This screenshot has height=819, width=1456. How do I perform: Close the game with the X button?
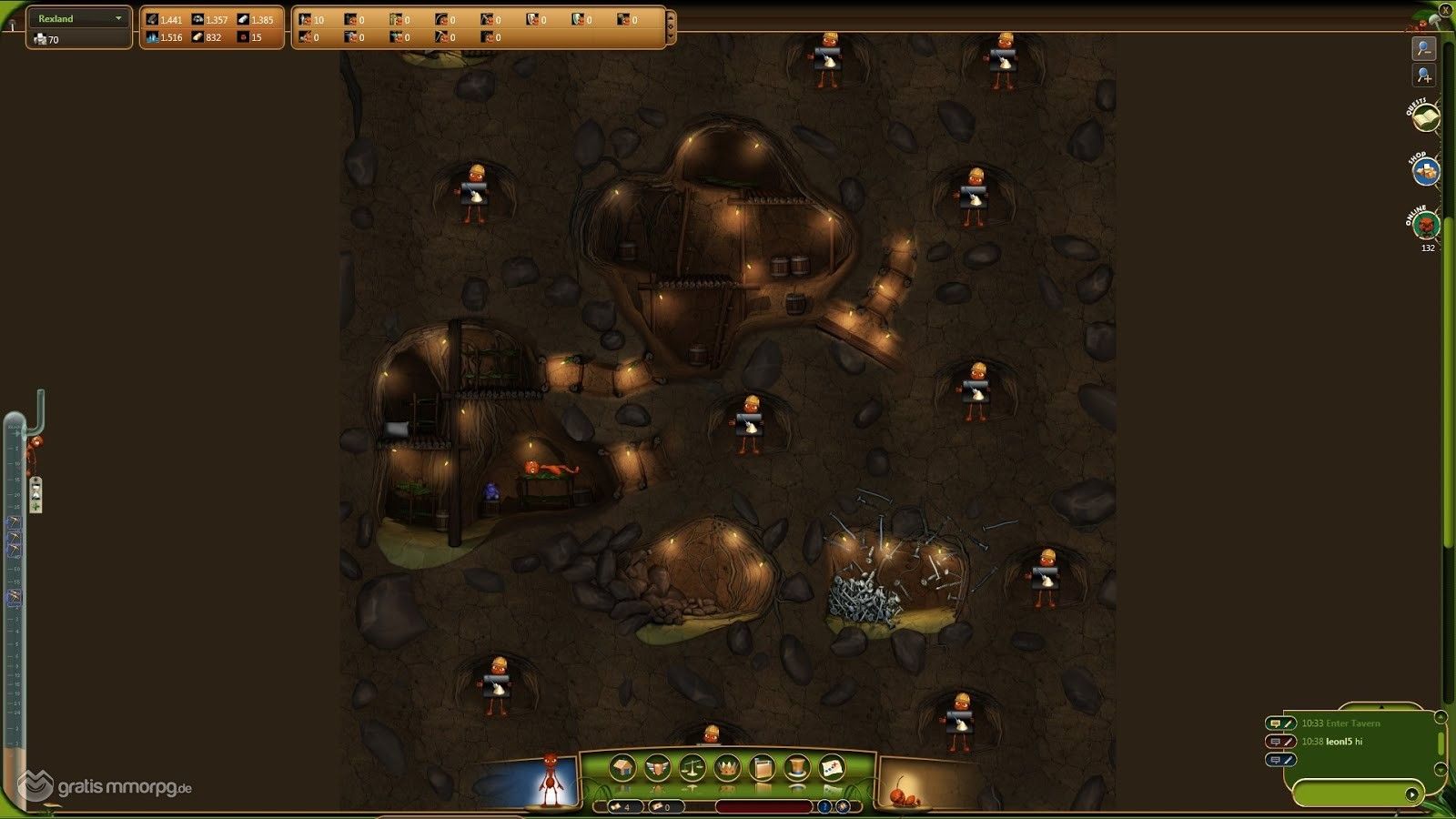coord(1445,10)
